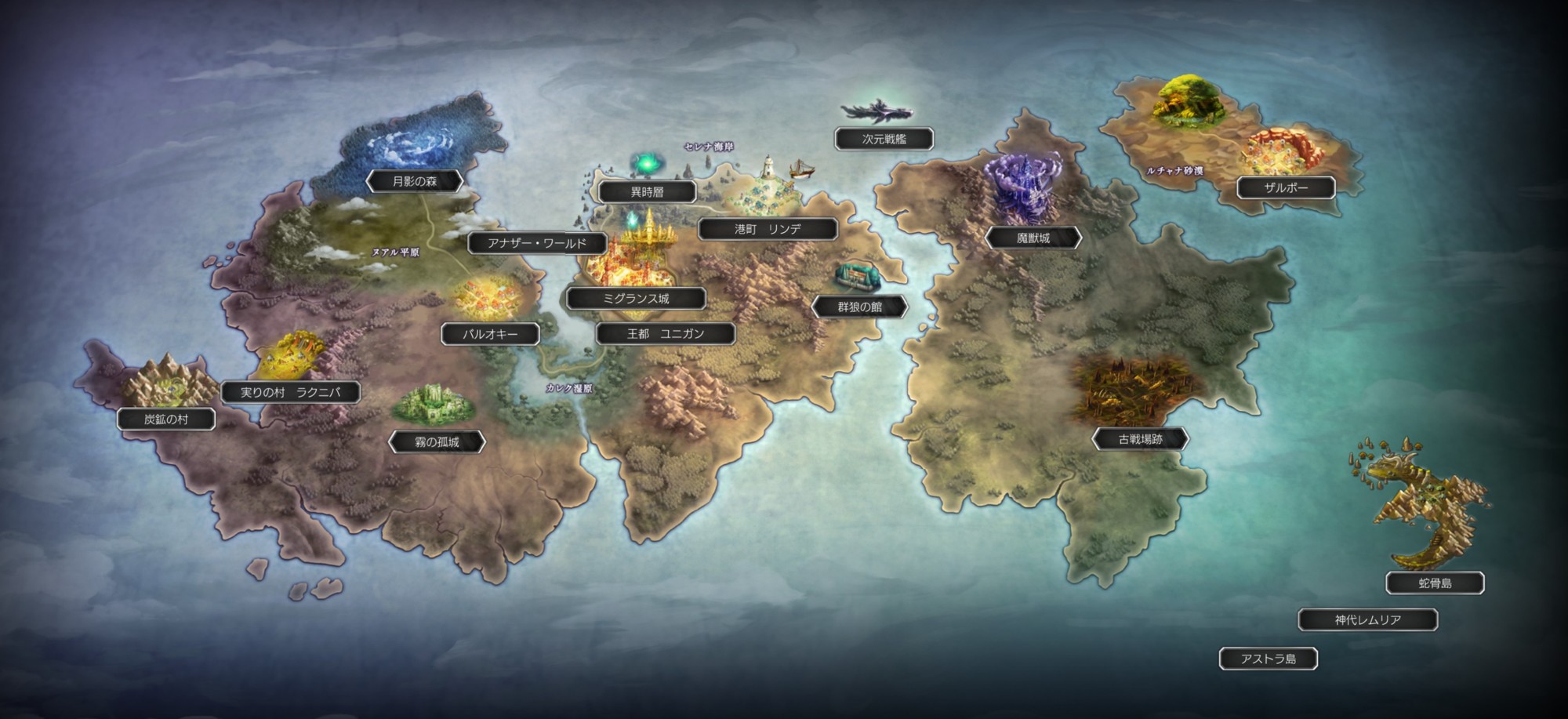Choose the 異時層 map label
Screen dimensions: 1568x719
pos(647,192)
